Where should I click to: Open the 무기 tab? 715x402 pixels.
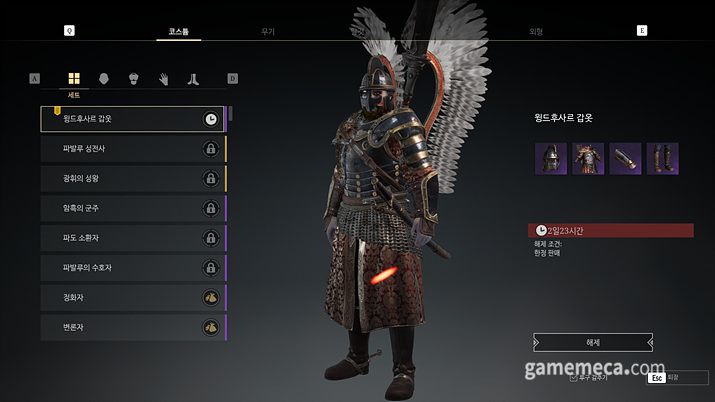pyautogui.click(x=267, y=32)
